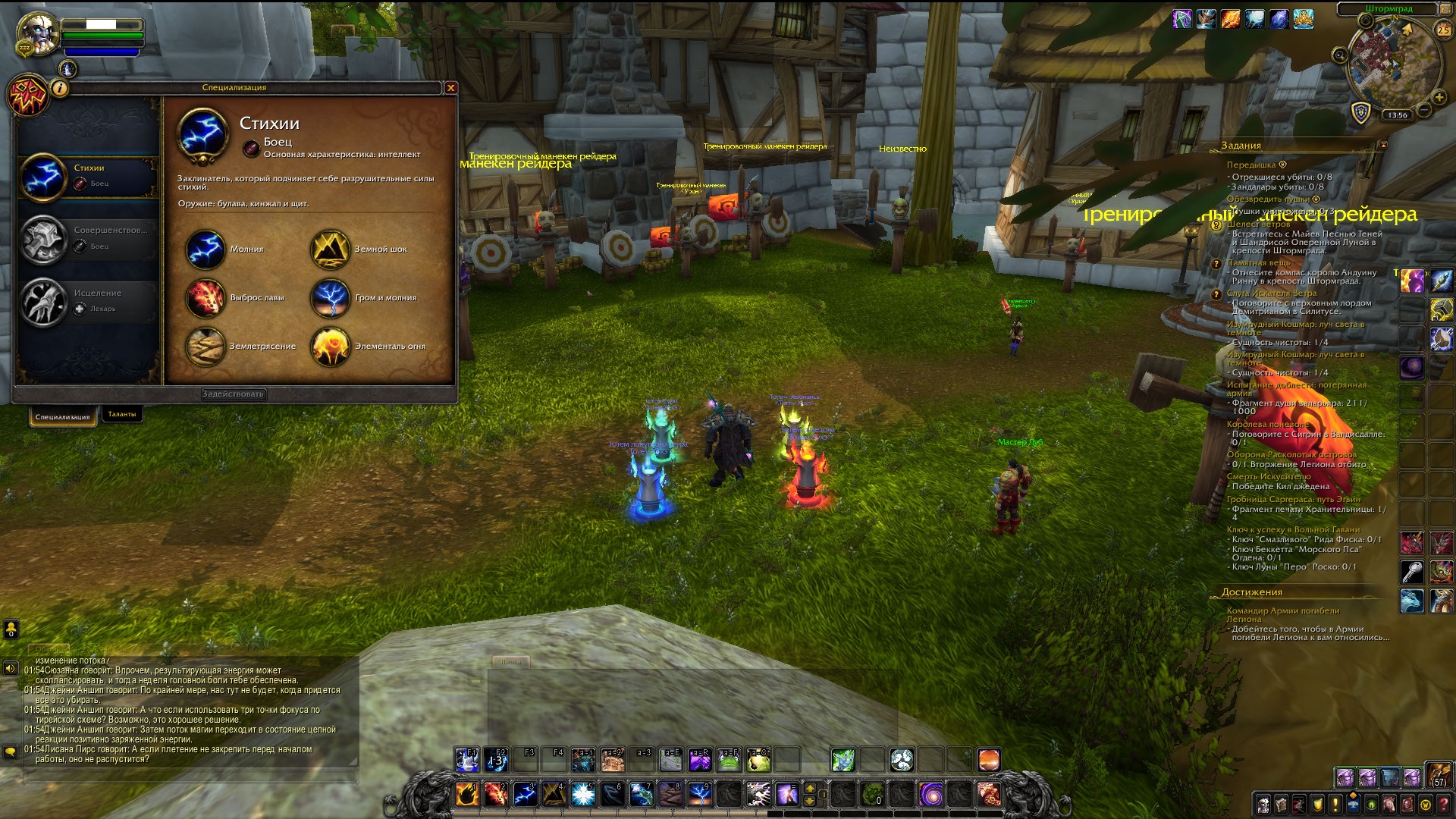Screen dimensions: 1456x819
Task: Click the Задействовать button
Action: click(x=234, y=394)
